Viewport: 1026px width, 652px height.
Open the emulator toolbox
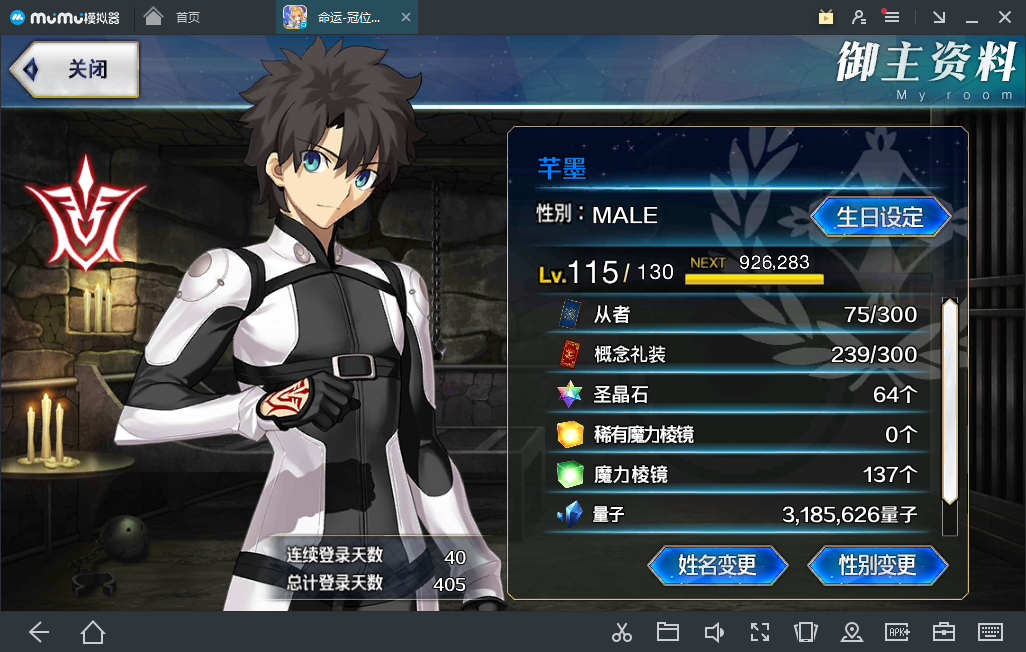[x=943, y=631]
